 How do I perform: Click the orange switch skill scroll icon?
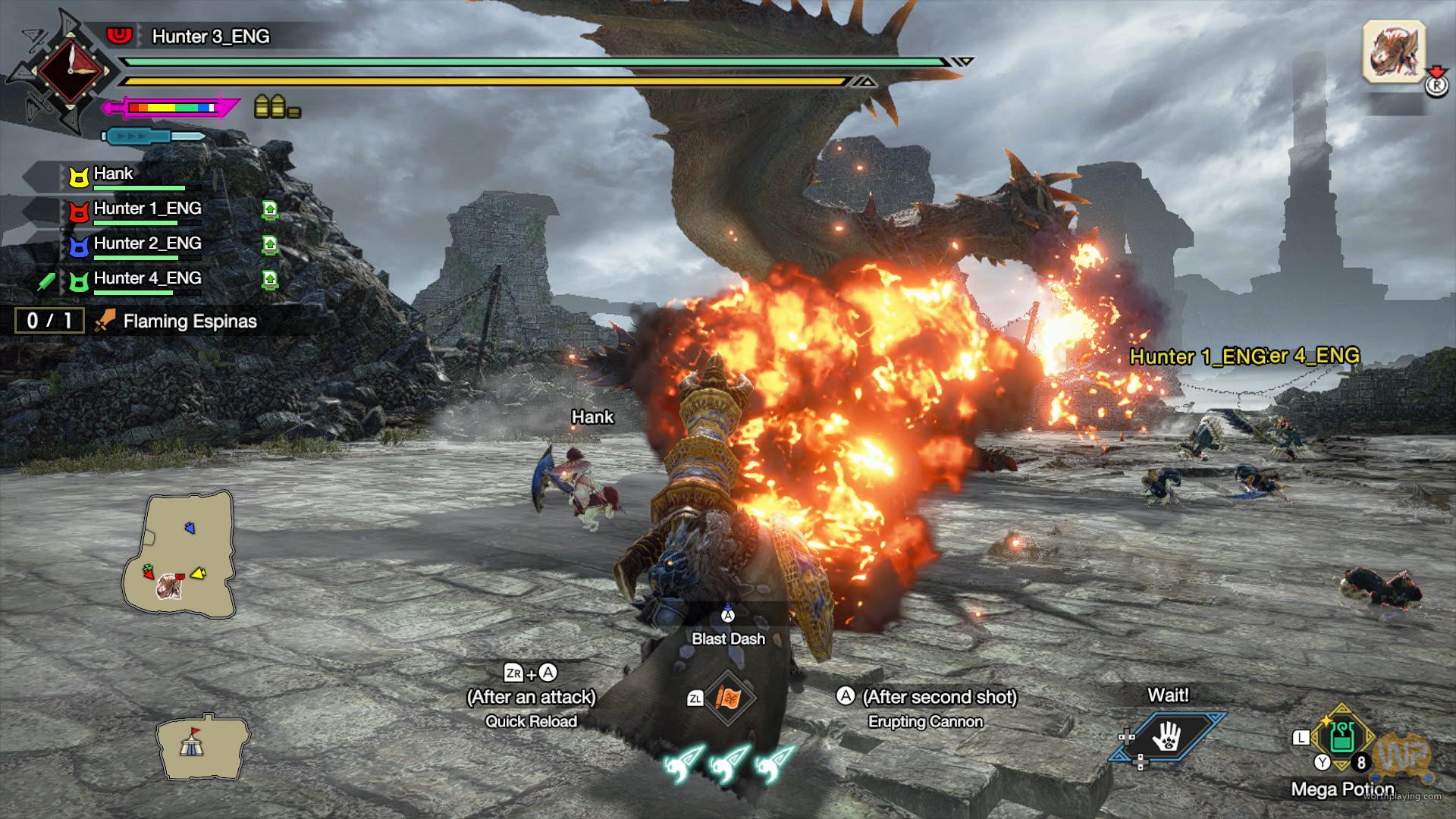(728, 698)
